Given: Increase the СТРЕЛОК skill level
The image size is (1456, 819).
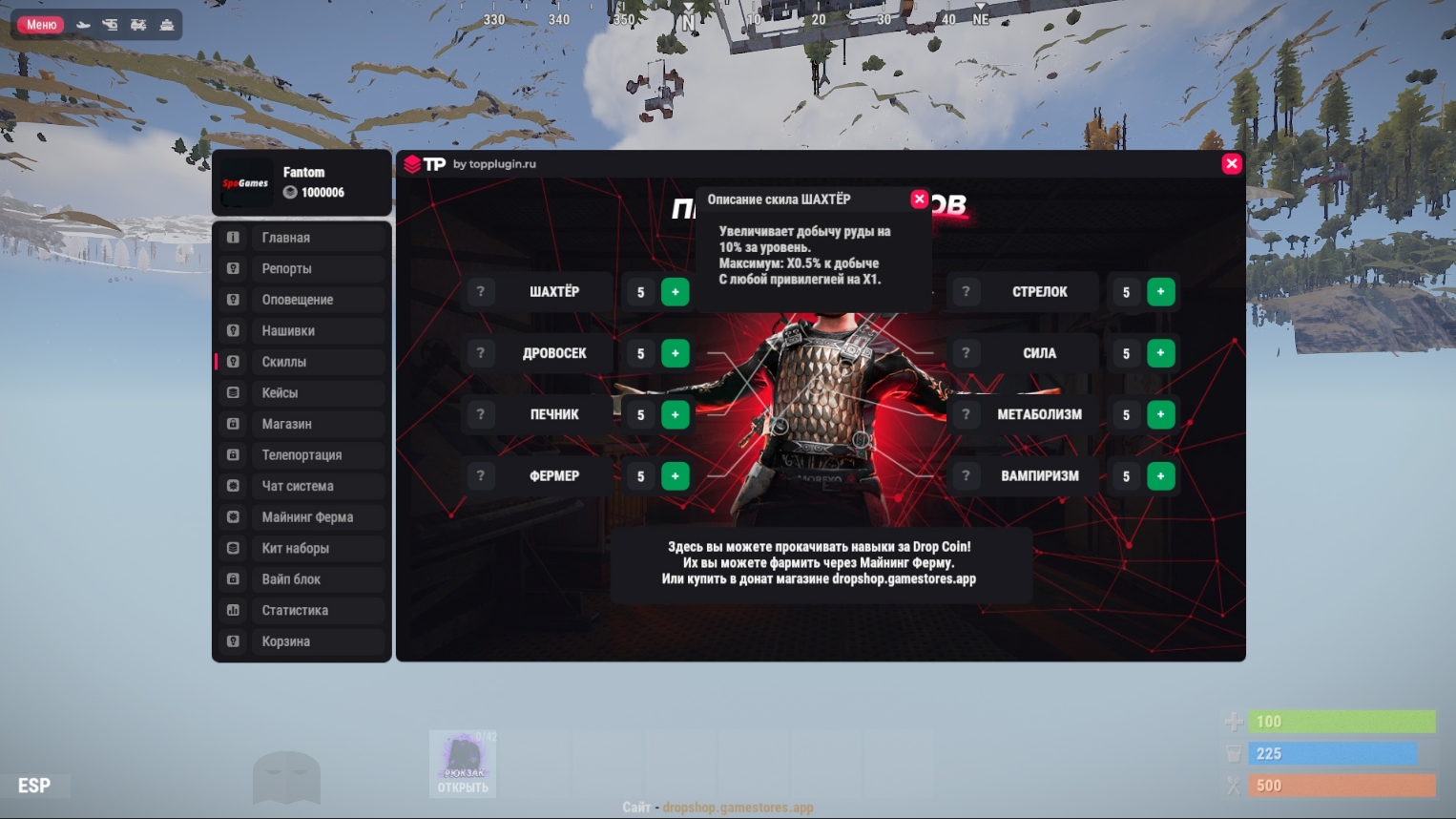Looking at the screenshot, I should point(1160,292).
